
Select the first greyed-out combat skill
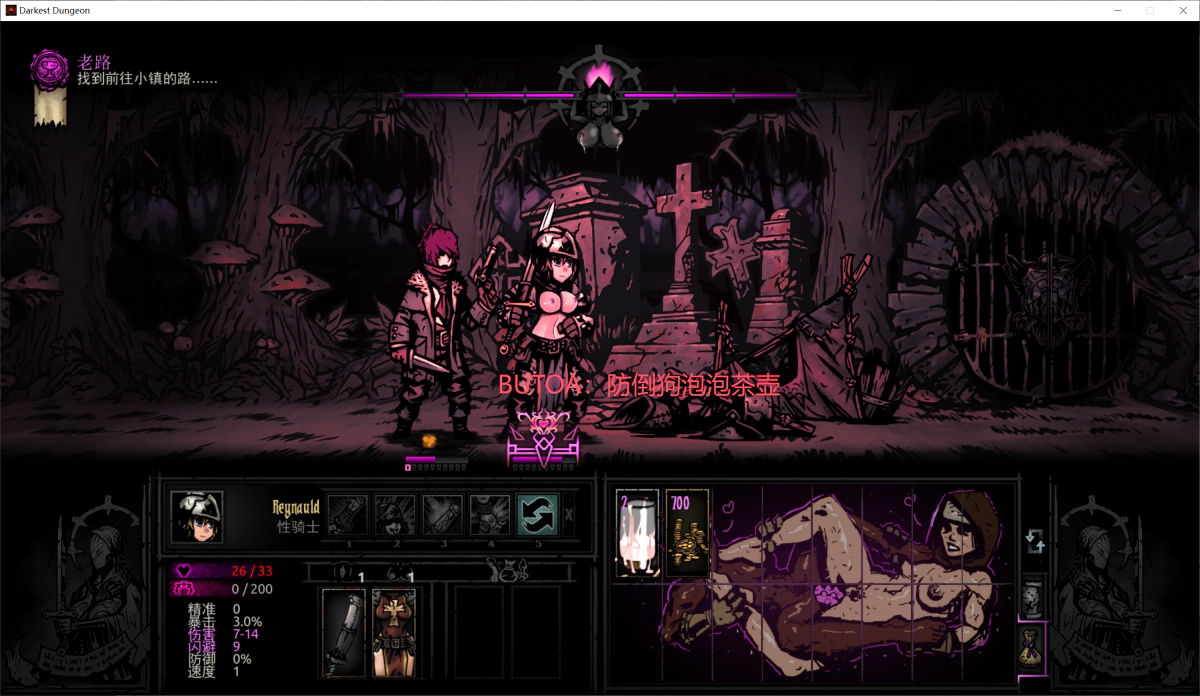click(x=348, y=515)
